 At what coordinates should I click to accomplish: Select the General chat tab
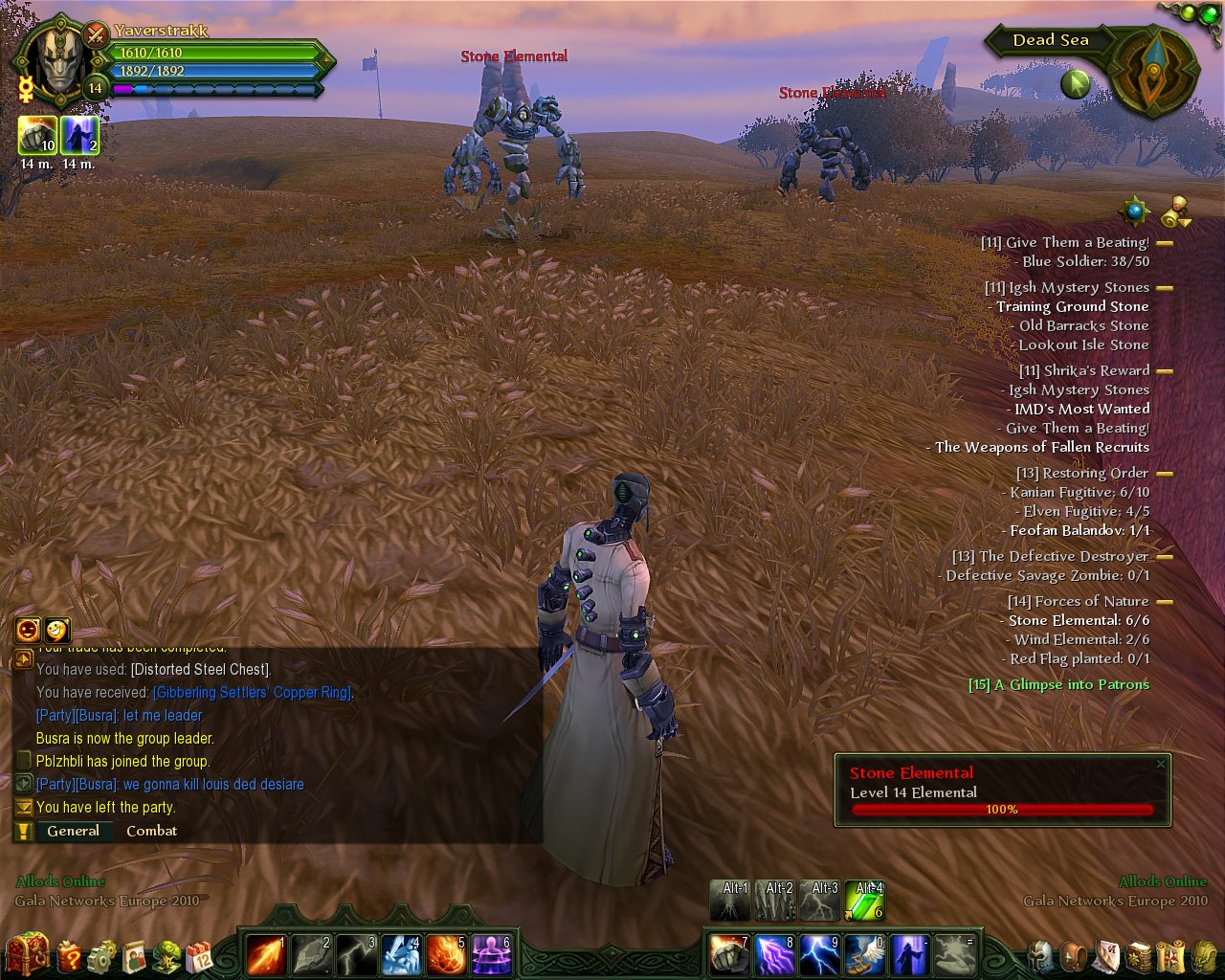73,831
